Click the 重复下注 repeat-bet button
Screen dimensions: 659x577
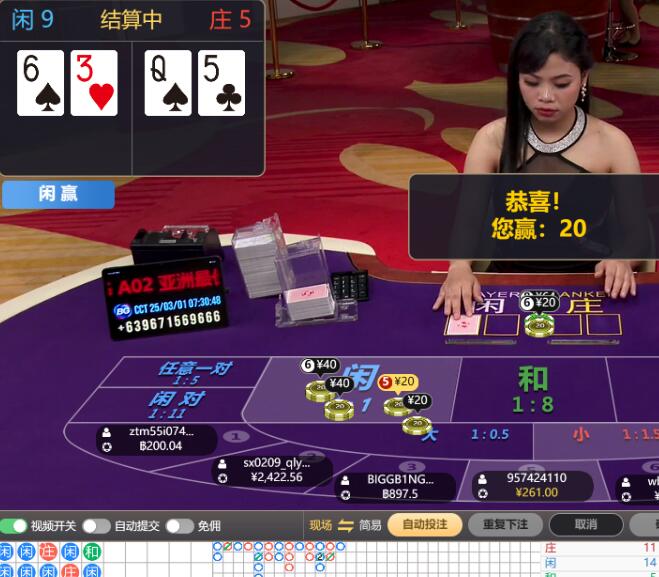[505, 525]
